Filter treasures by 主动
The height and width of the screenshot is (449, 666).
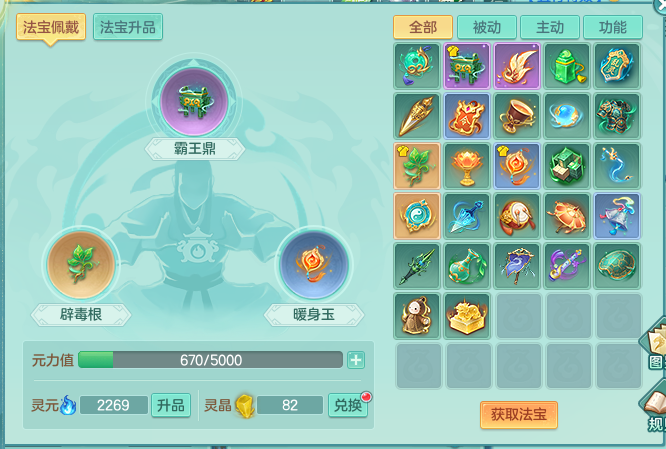click(x=549, y=27)
